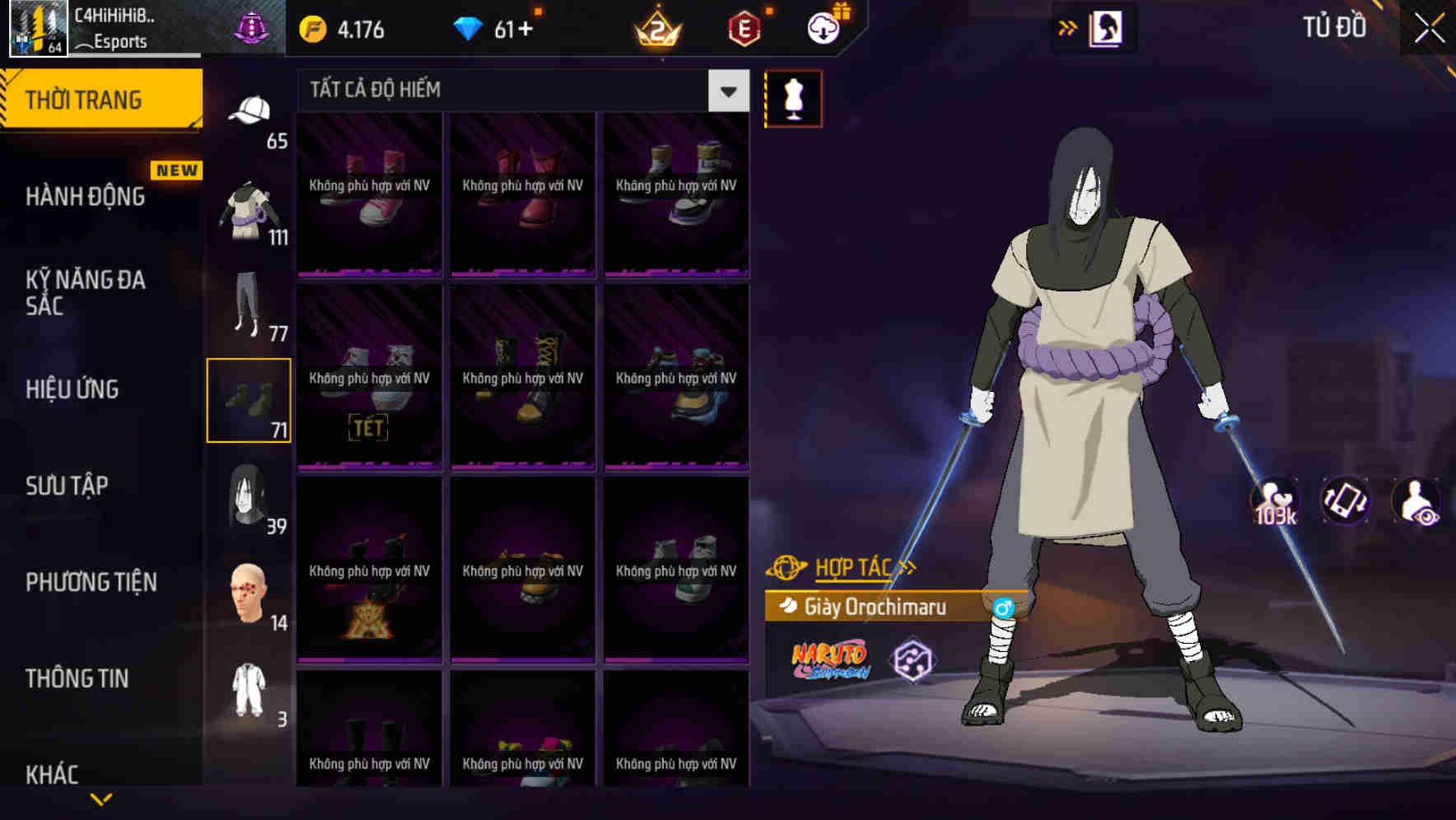Open the gift download icon in top bar
This screenshot has height=820, width=1456.
click(x=824, y=27)
